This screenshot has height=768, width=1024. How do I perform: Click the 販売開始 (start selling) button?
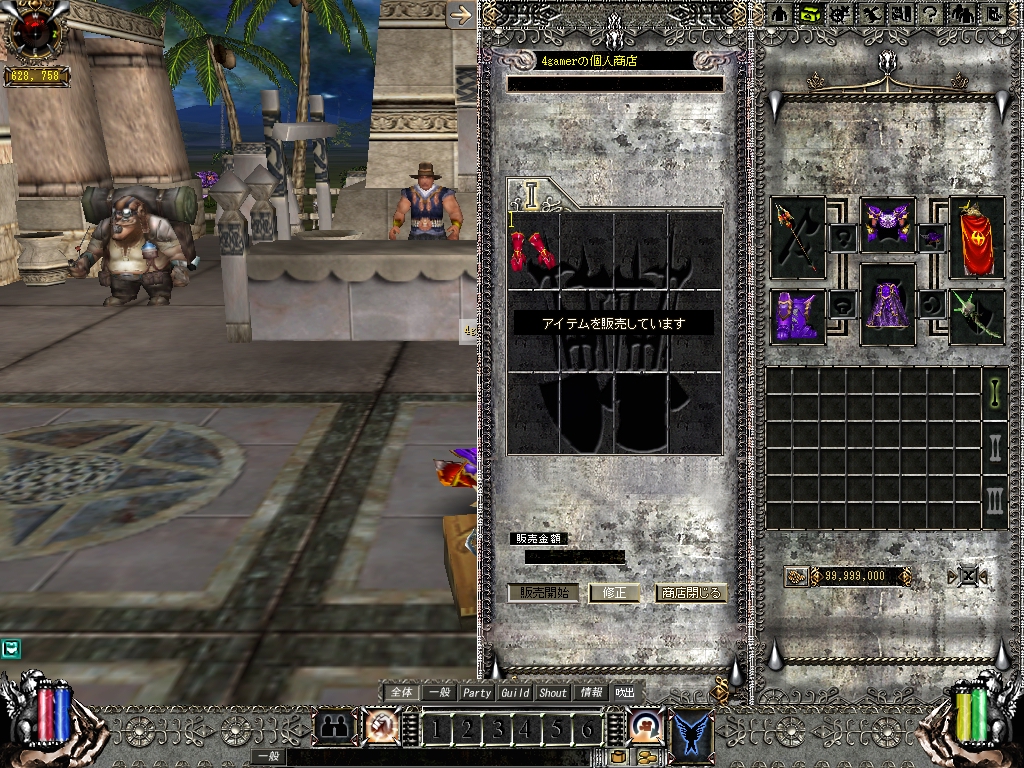[x=543, y=592]
